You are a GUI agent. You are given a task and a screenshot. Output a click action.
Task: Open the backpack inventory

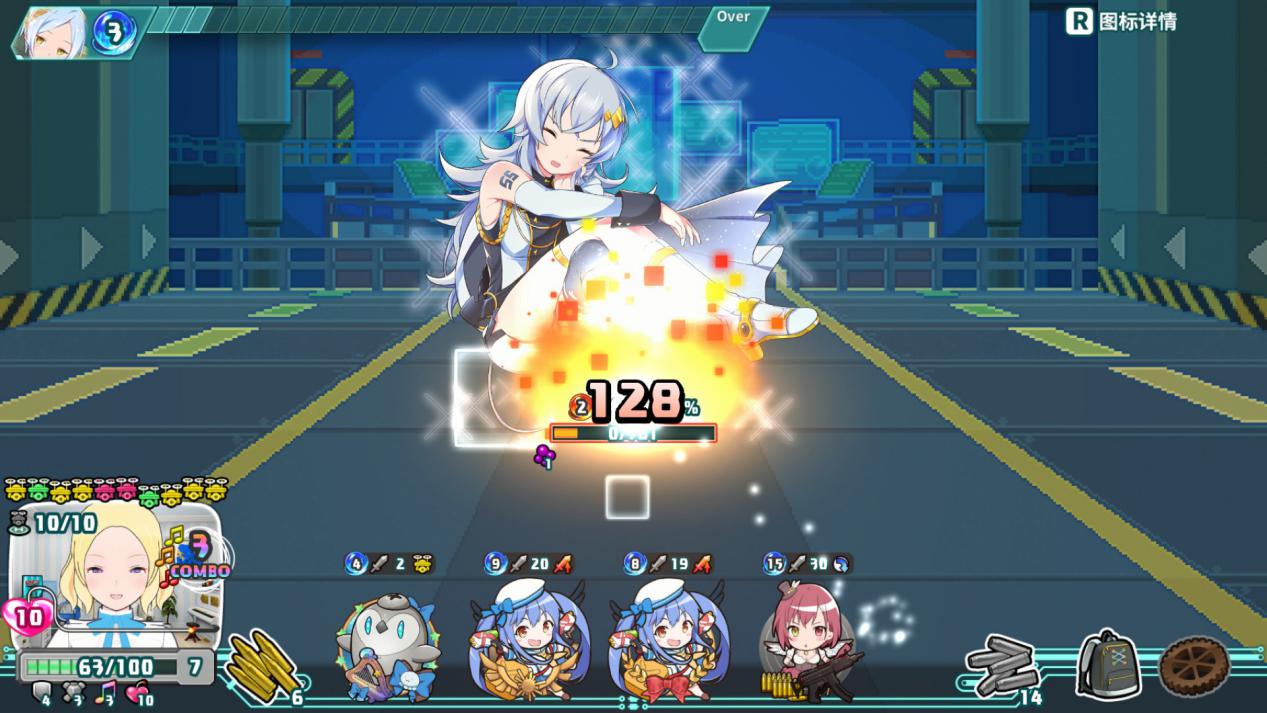click(x=1109, y=665)
